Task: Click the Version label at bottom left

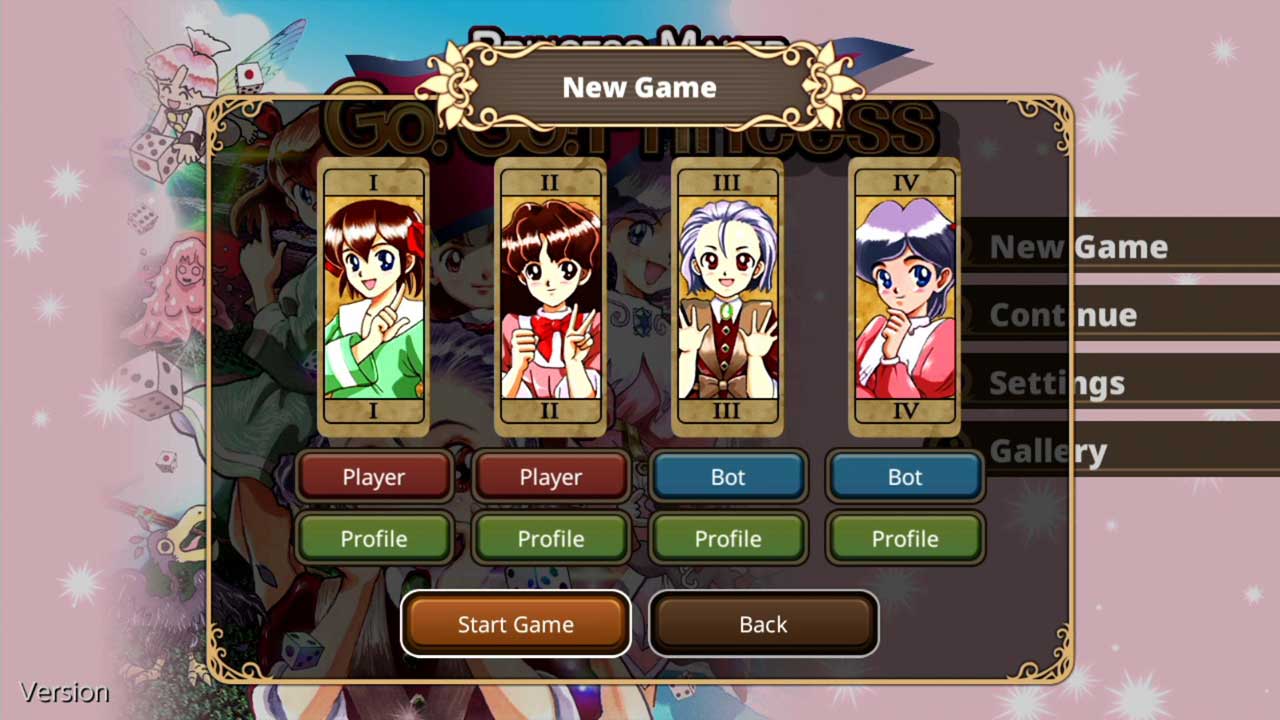Action: tap(63, 691)
